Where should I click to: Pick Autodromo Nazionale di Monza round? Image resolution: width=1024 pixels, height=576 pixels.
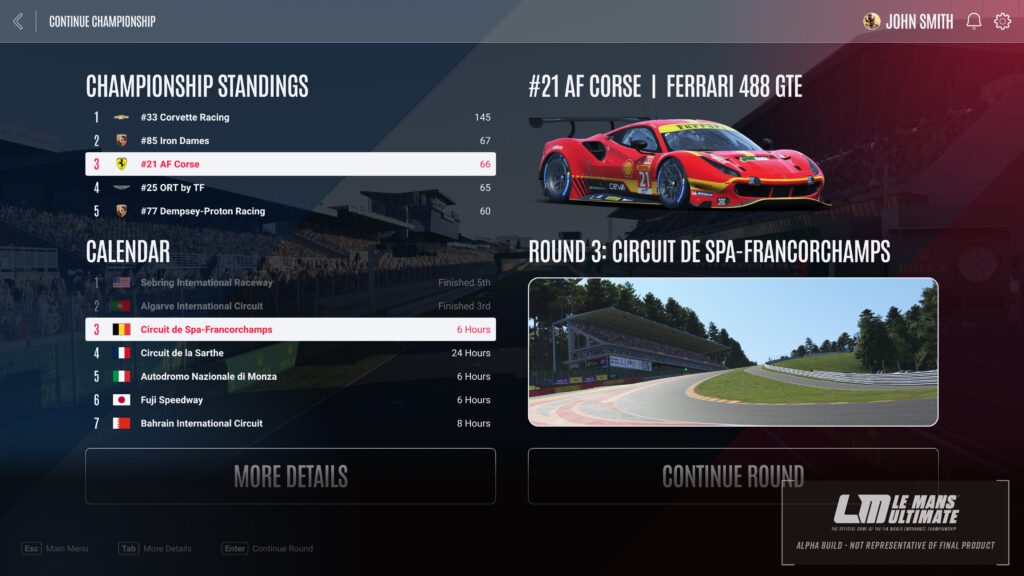290,376
